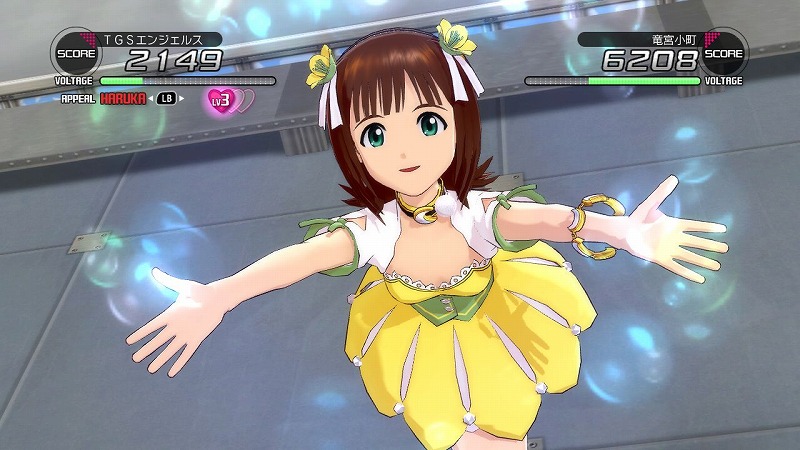Select the HARUKA appeal label
Screen dimensions: 800x450
123,99
